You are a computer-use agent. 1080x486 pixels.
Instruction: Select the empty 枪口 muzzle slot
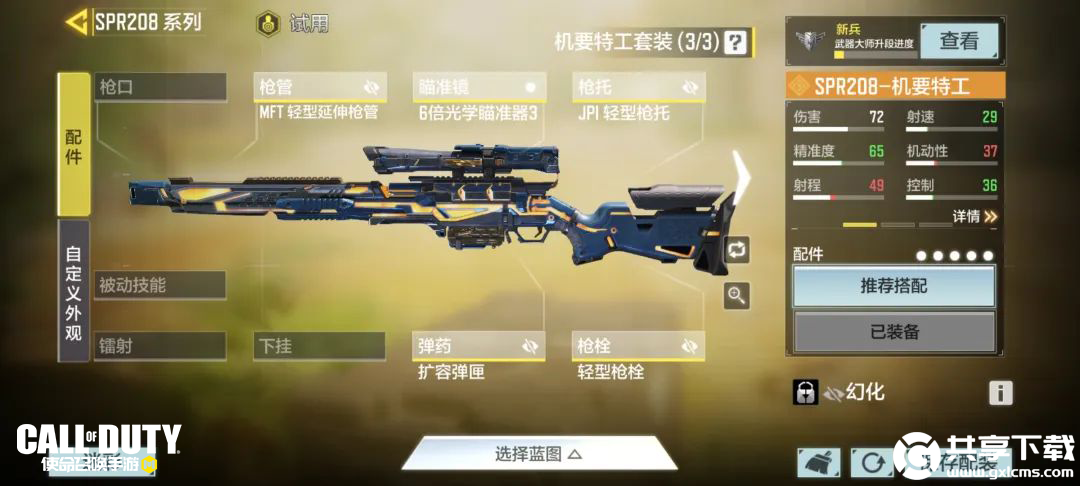coord(160,87)
